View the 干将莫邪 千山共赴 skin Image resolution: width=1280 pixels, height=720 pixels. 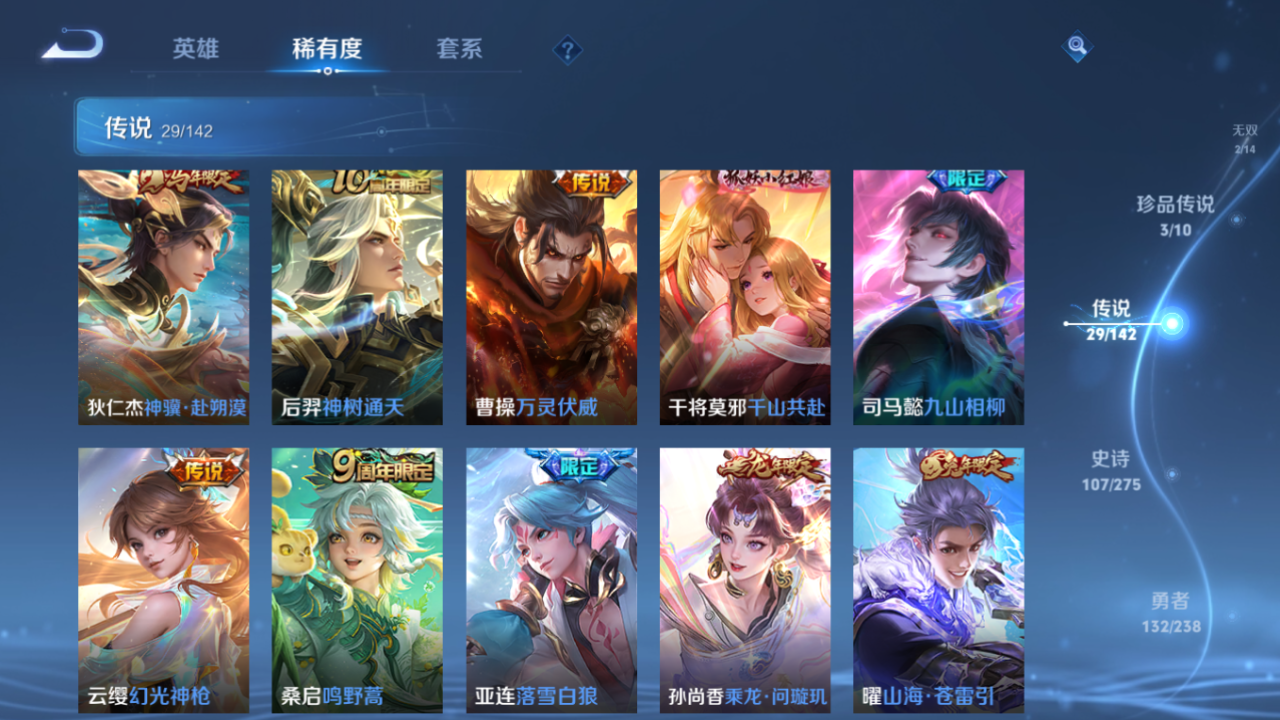coord(744,297)
